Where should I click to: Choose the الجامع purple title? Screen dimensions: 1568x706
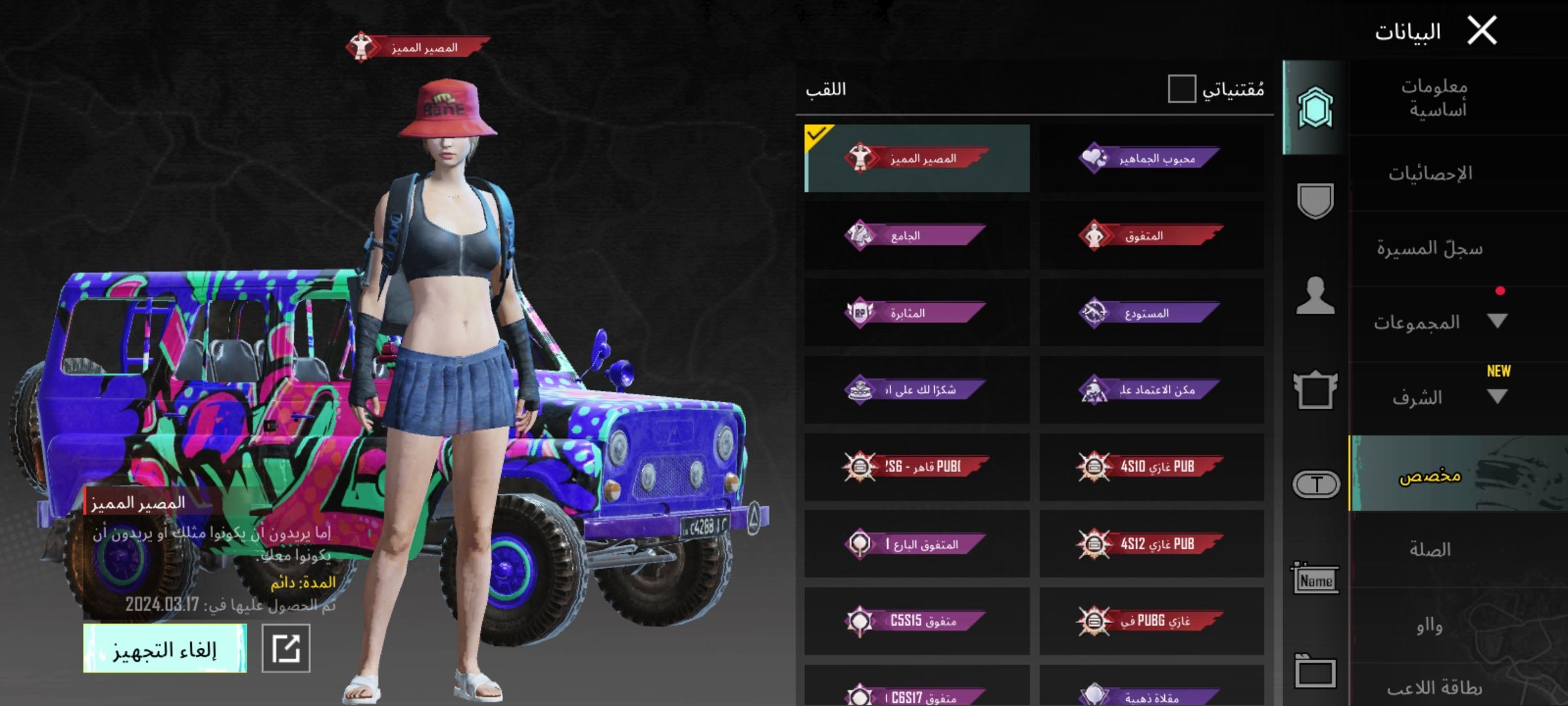916,235
